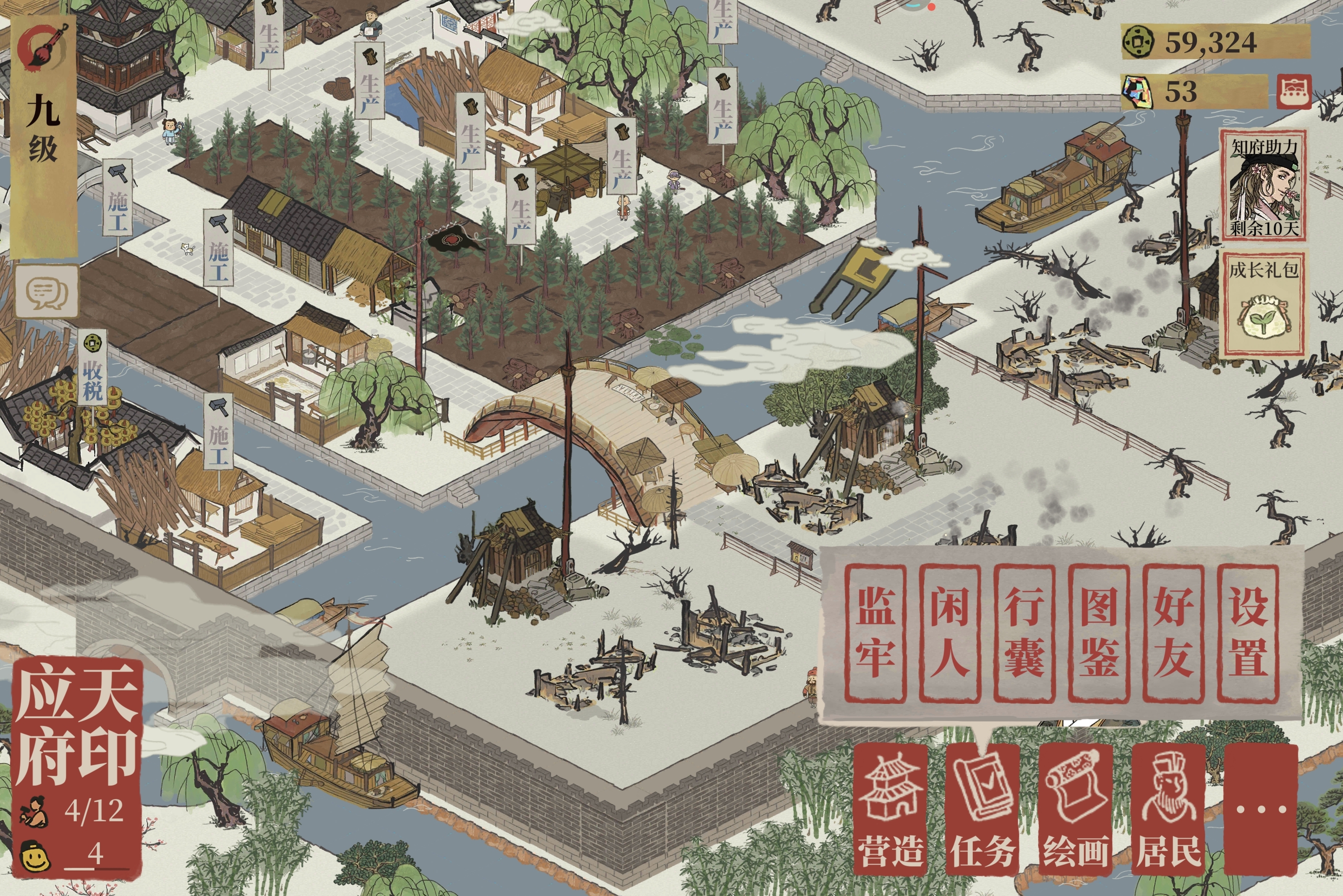Open the 任务 quests book

[982, 809]
